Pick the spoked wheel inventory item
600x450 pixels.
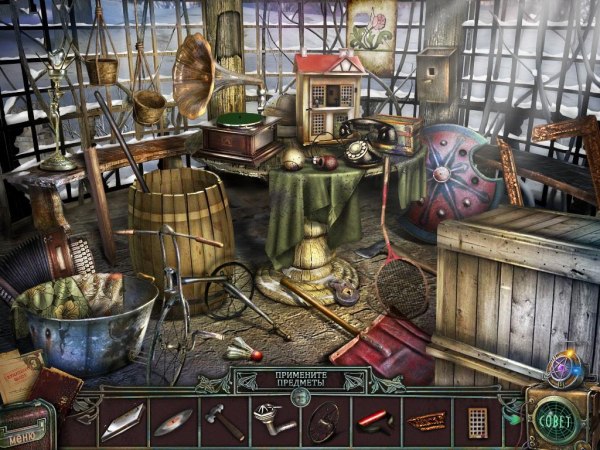323,420
